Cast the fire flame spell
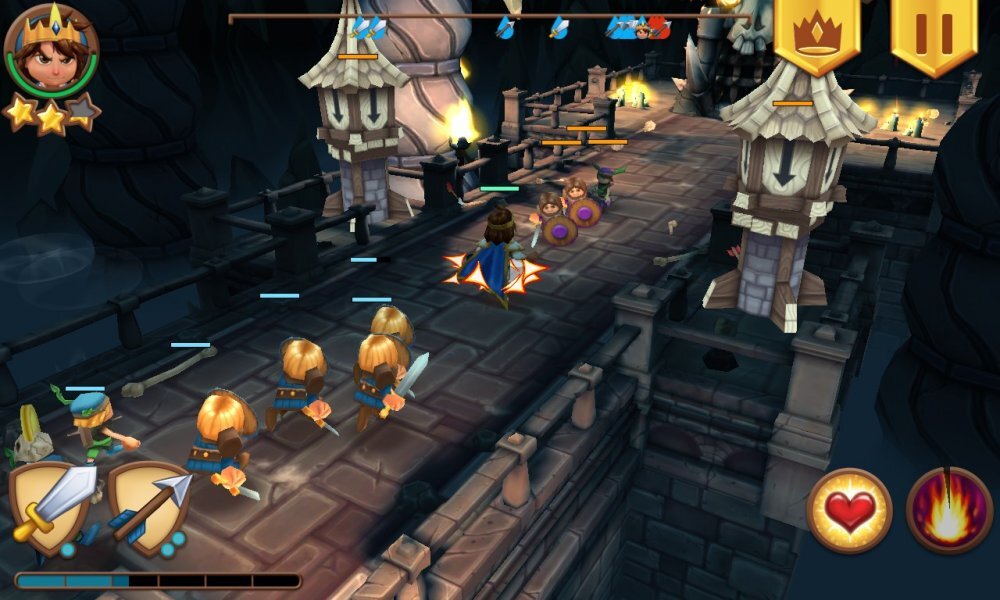Screen dimensions: 1000x600 tap(949, 510)
